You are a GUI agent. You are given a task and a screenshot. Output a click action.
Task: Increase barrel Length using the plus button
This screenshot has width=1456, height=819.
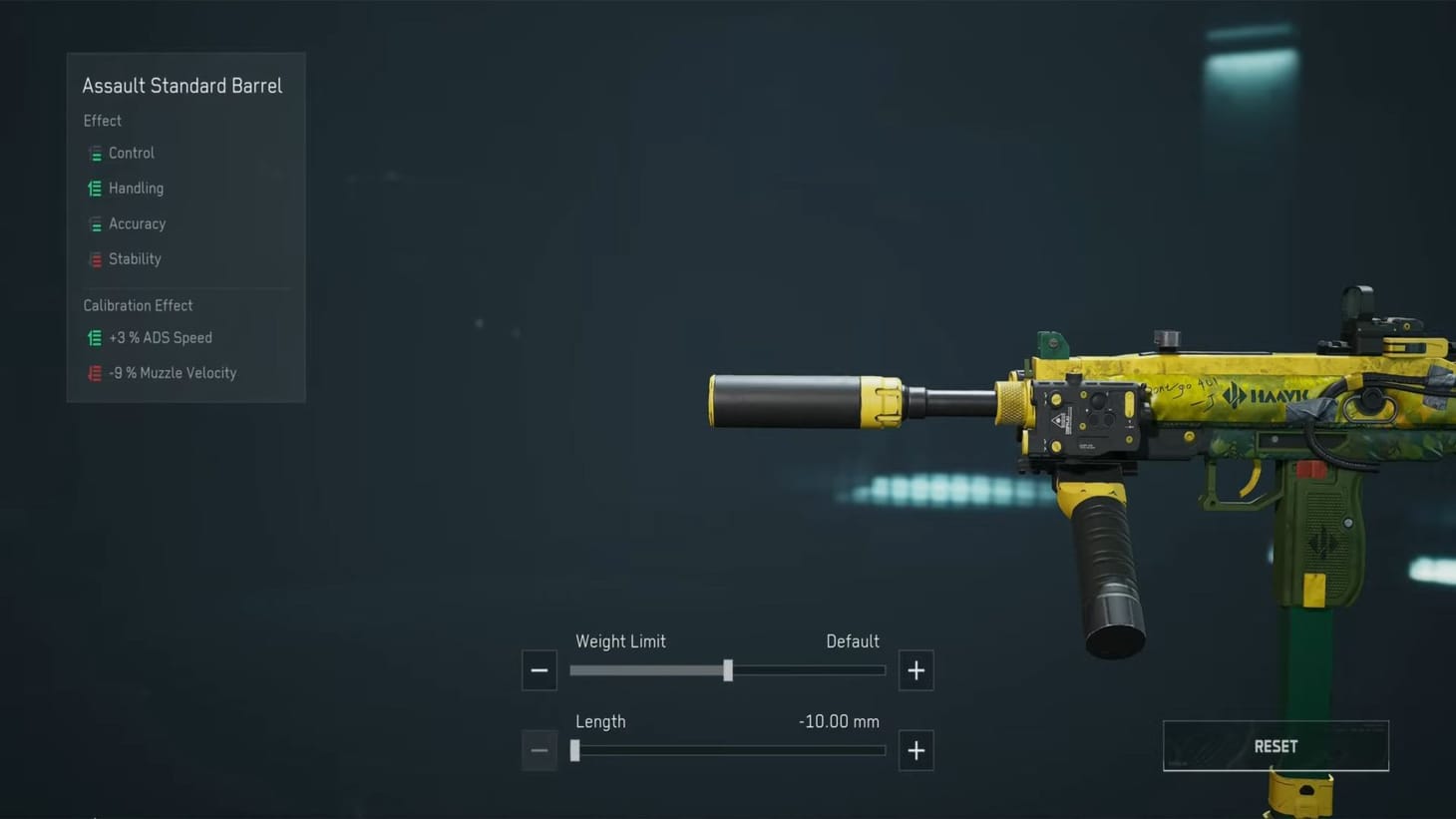coord(915,750)
